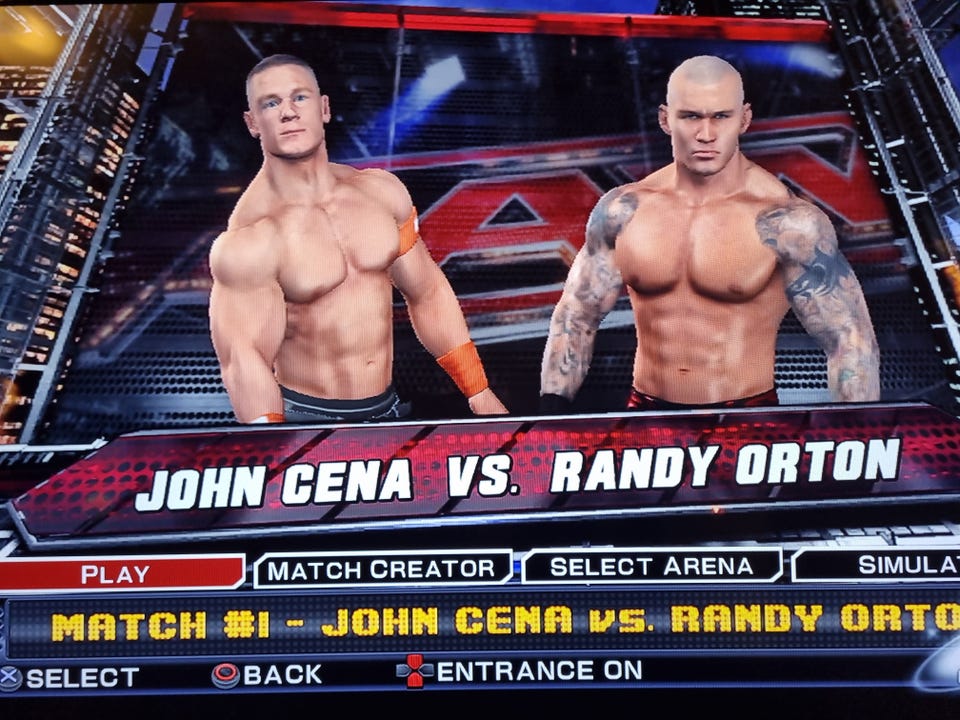
Task: Select the Play menu option
Action: [118, 574]
